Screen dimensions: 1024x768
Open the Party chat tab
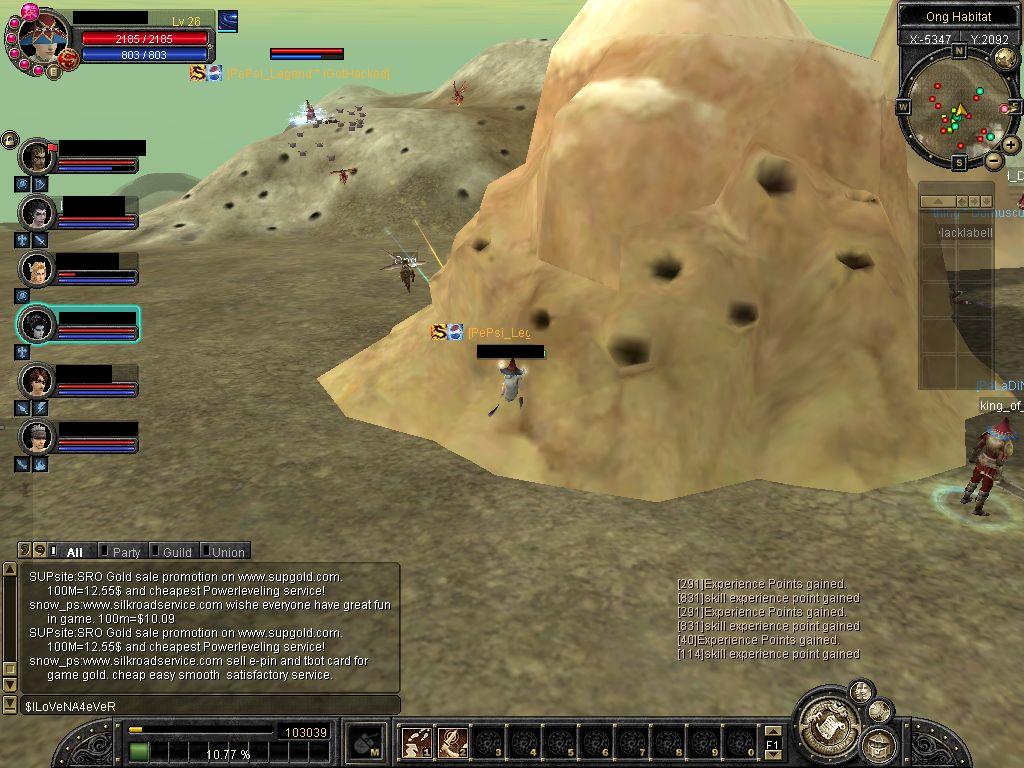[126, 552]
